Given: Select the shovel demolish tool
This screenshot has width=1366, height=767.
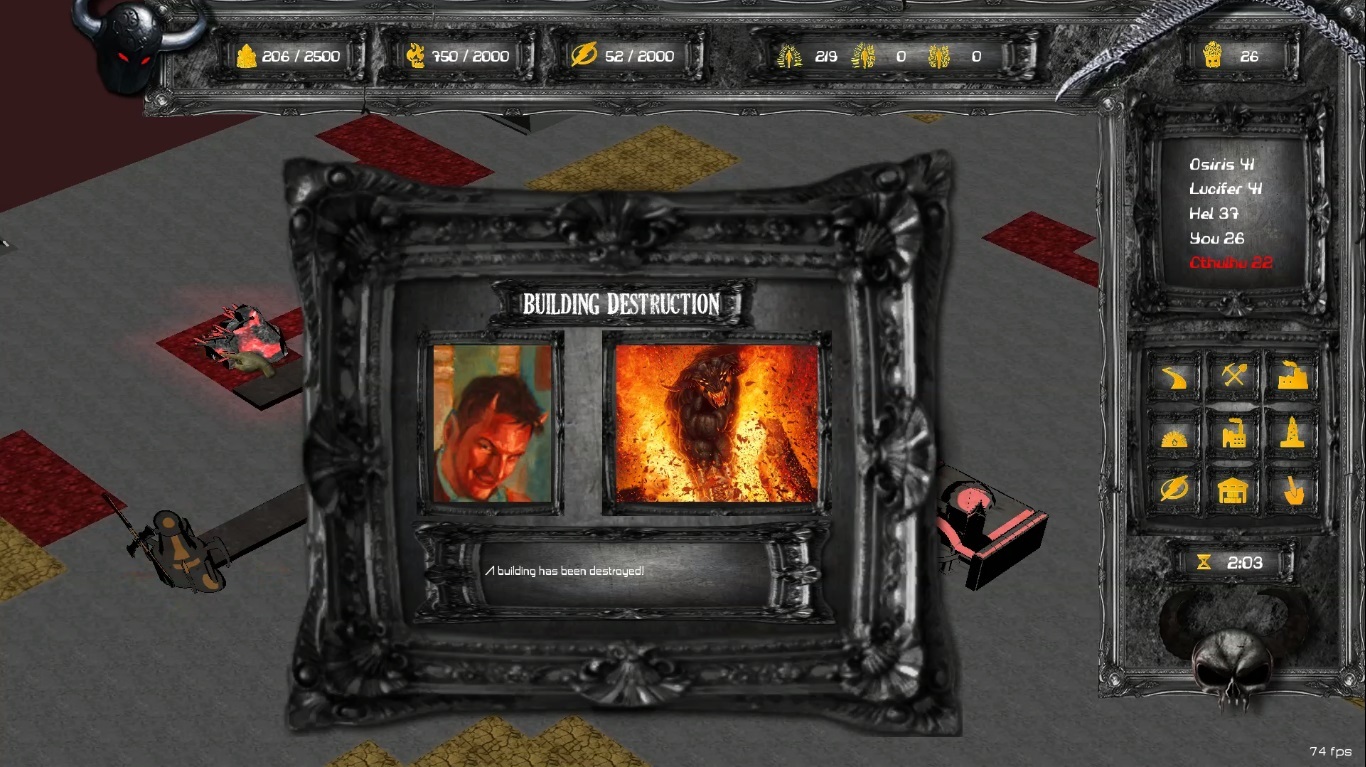Looking at the screenshot, I should pyautogui.click(x=1291, y=490).
